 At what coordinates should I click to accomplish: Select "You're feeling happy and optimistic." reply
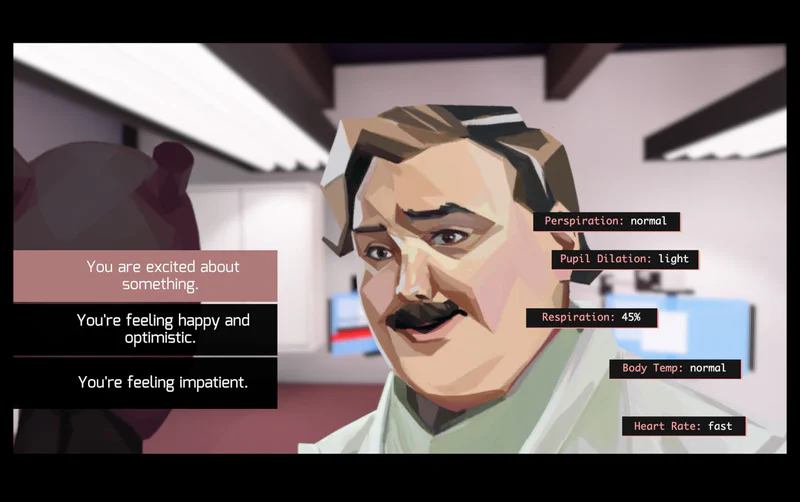[x=145, y=329]
